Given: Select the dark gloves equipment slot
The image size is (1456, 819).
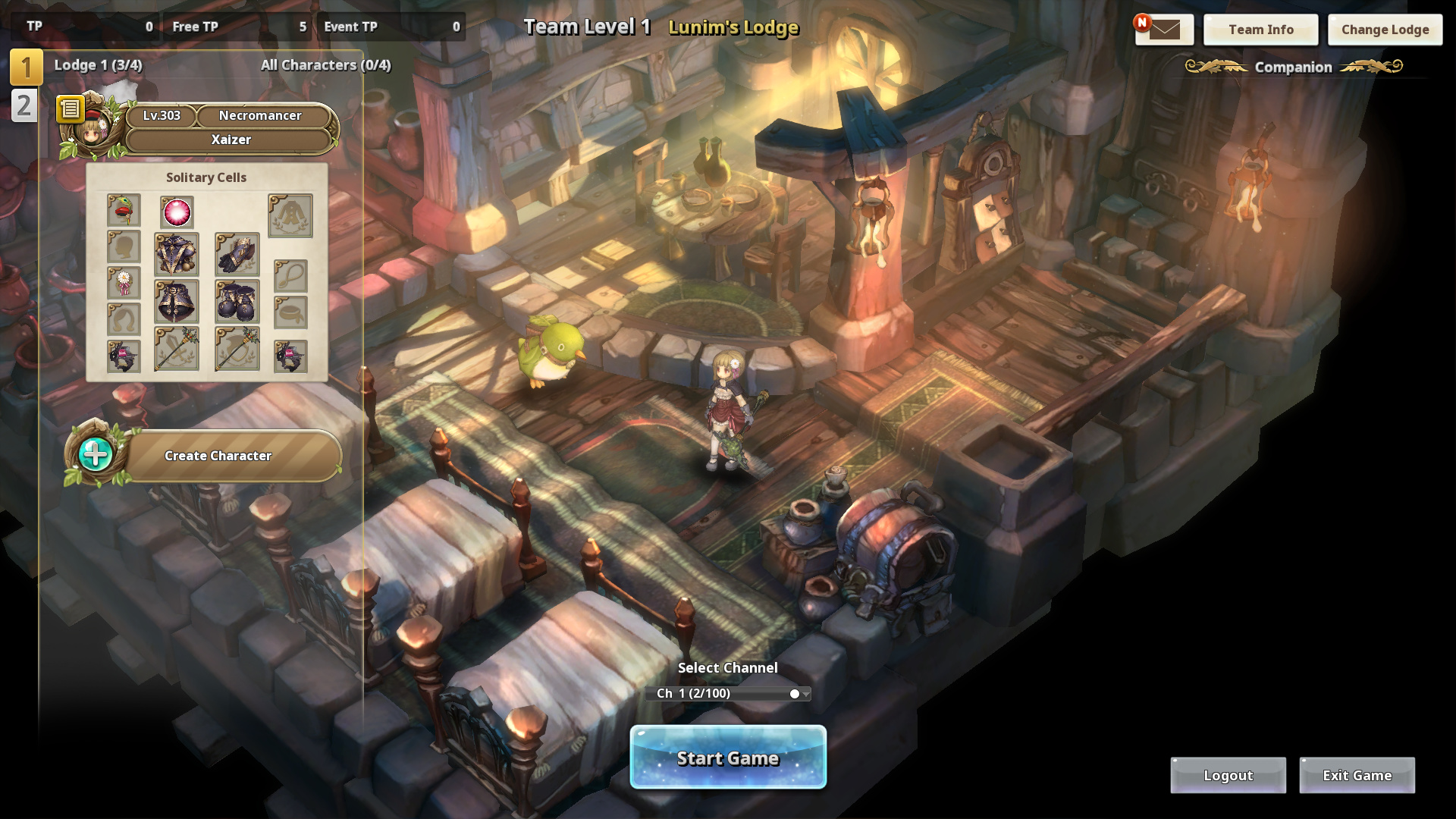Looking at the screenshot, I should coord(237,254).
